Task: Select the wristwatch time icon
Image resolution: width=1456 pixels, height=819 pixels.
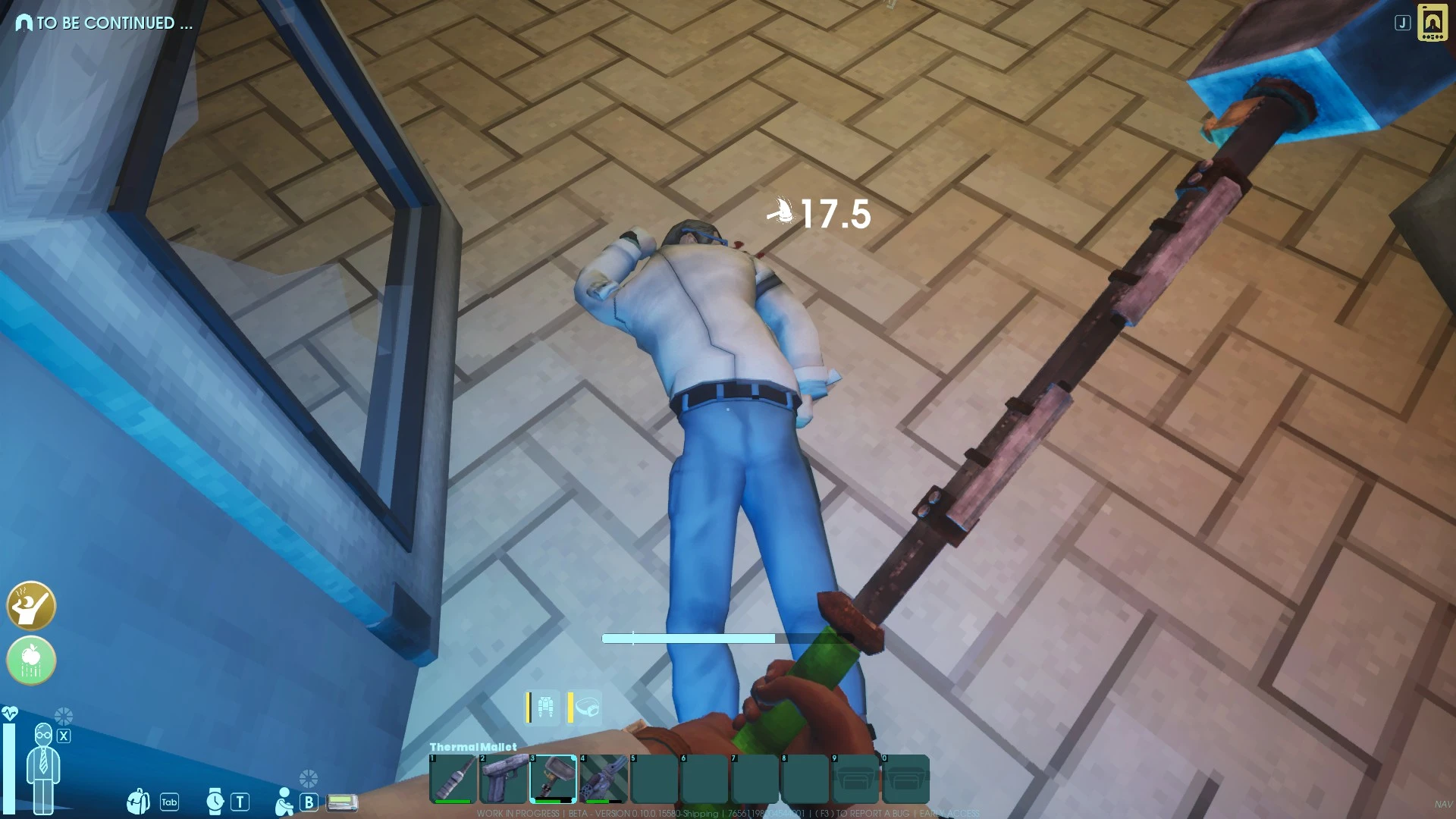Action: 215,800
